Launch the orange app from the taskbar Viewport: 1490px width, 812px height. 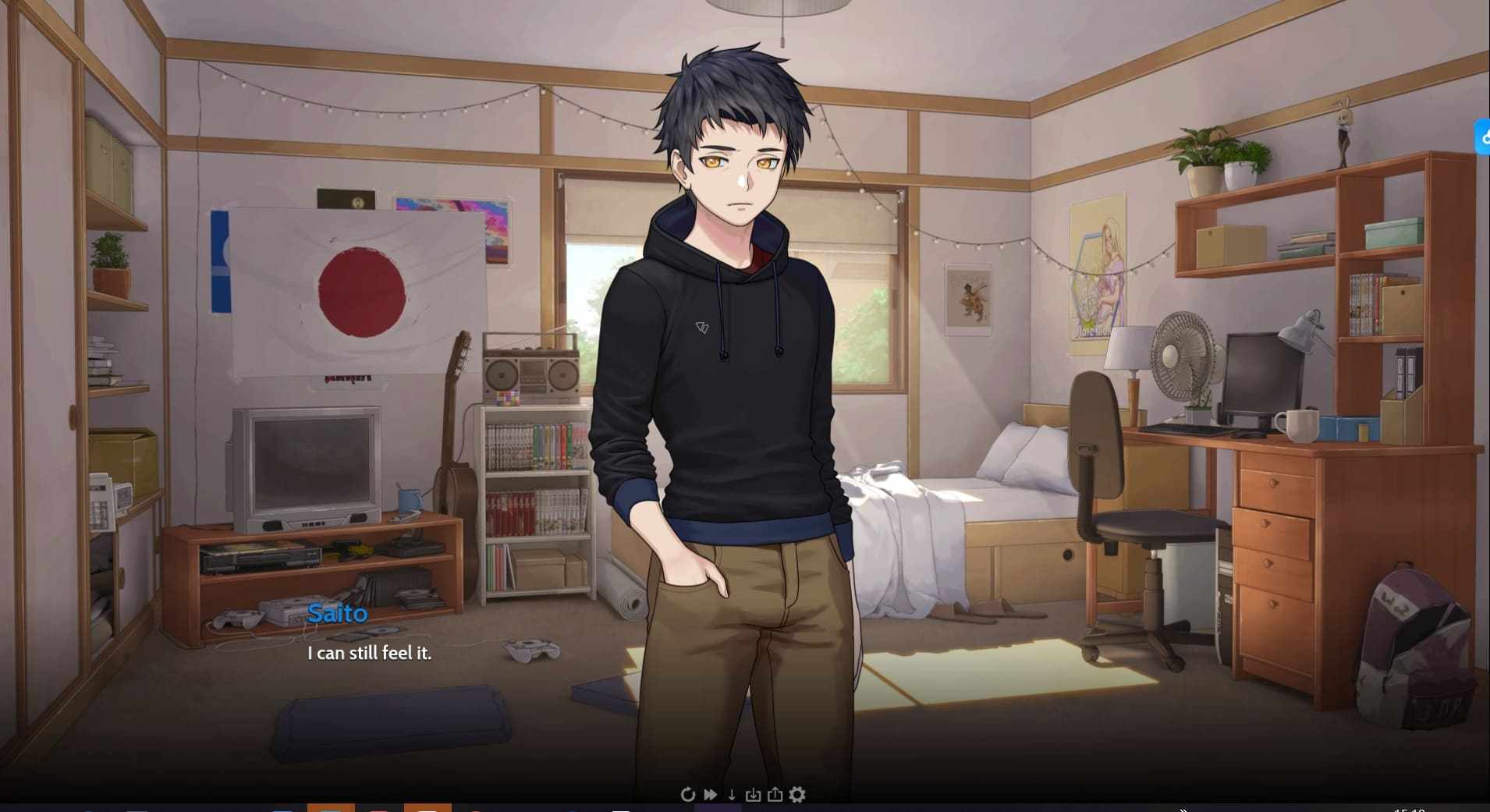[331, 809]
